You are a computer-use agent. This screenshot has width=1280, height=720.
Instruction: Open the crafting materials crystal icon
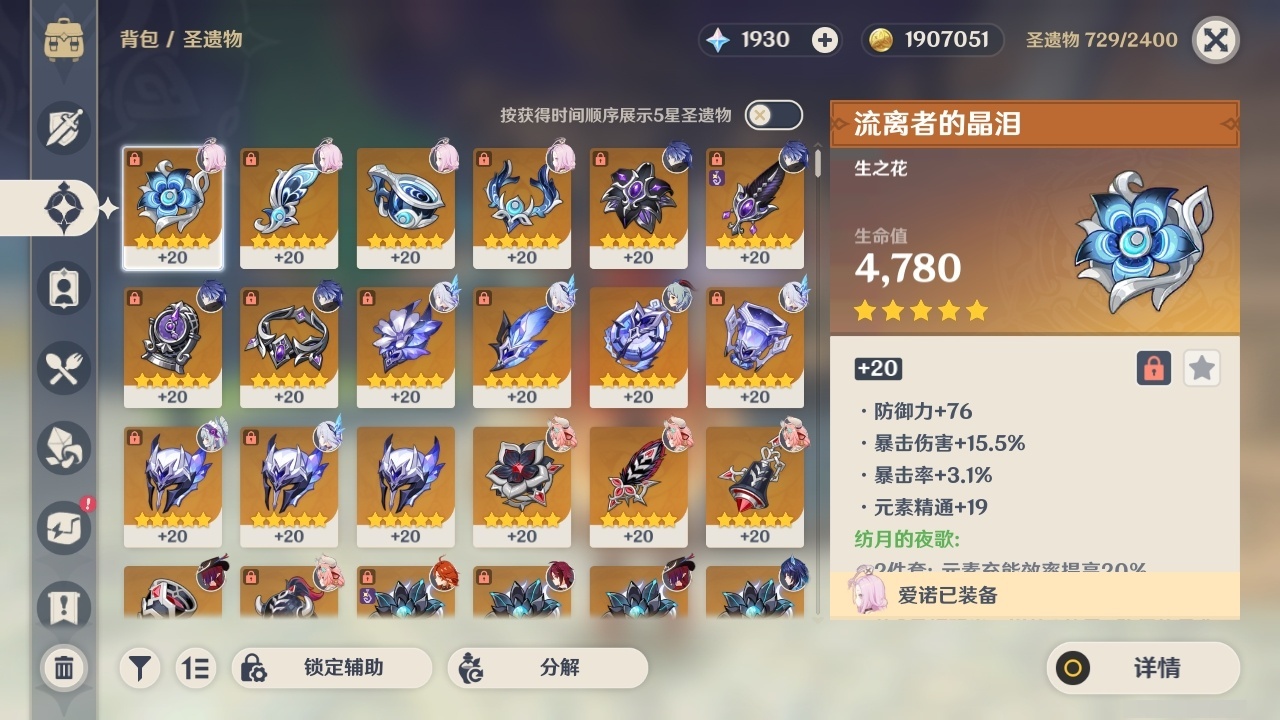64,448
